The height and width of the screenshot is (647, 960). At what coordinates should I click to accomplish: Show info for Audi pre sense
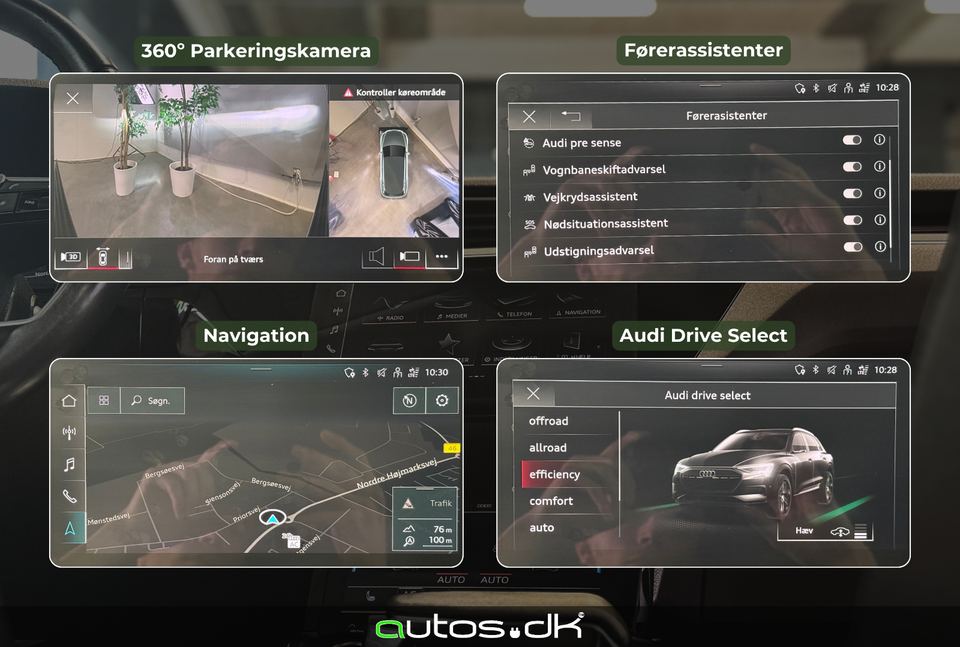coord(879,141)
